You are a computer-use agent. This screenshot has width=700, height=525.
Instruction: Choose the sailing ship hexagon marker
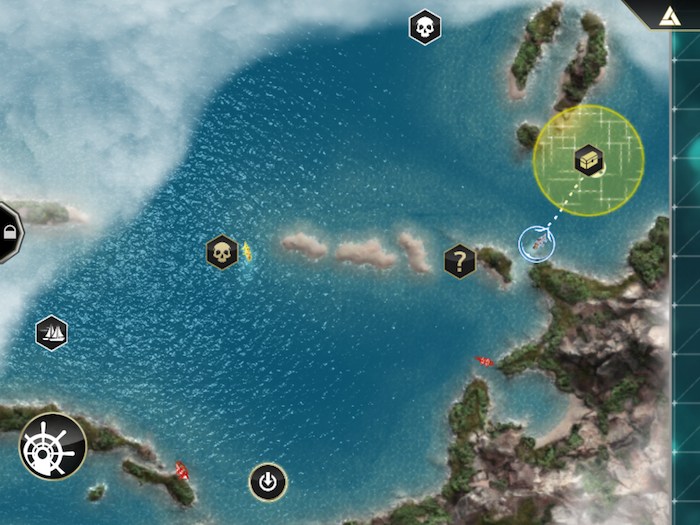pos(51,332)
